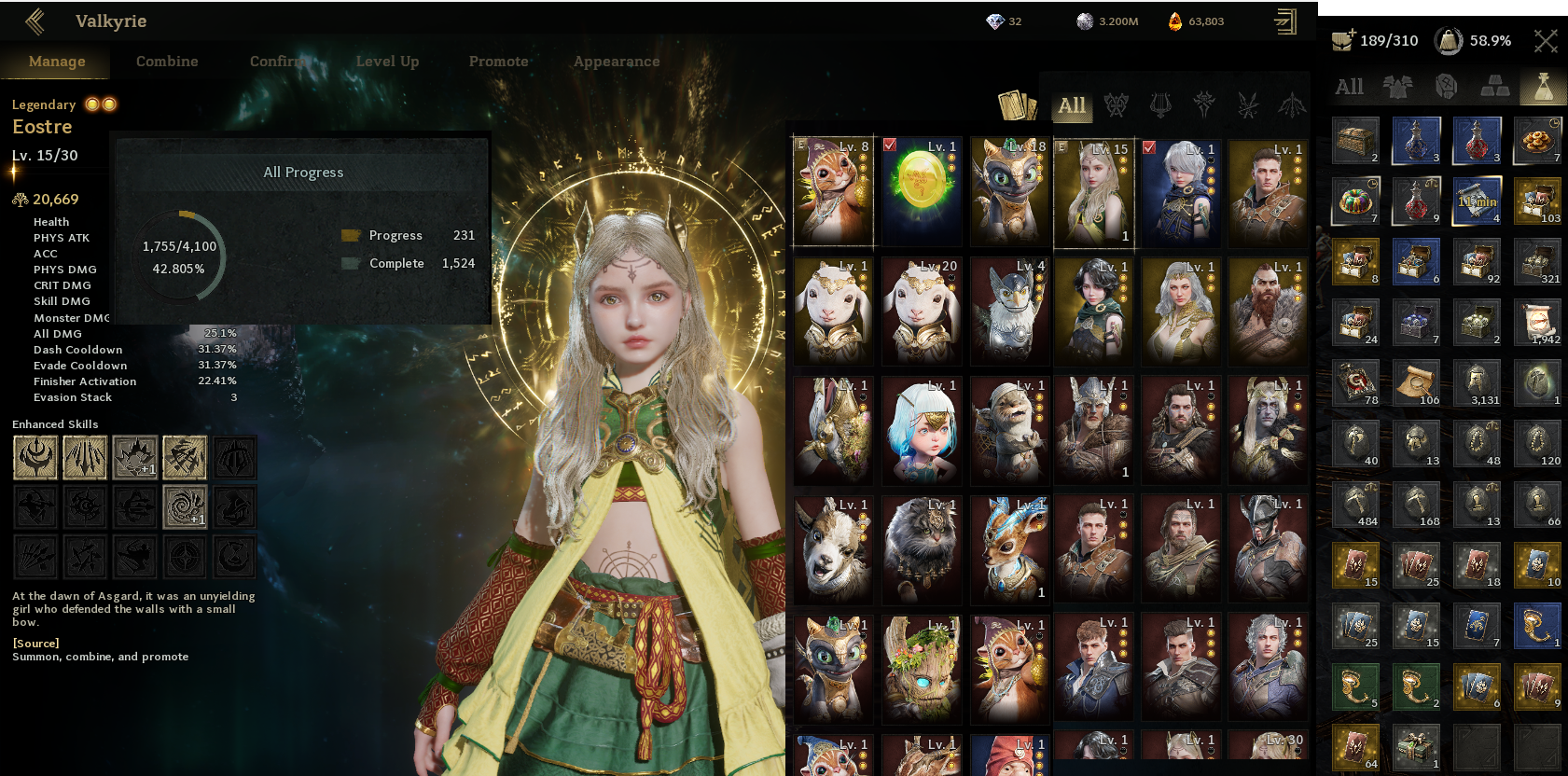The image size is (1568, 776).
Task: Go back using the top-left arrow
Action: point(35,21)
